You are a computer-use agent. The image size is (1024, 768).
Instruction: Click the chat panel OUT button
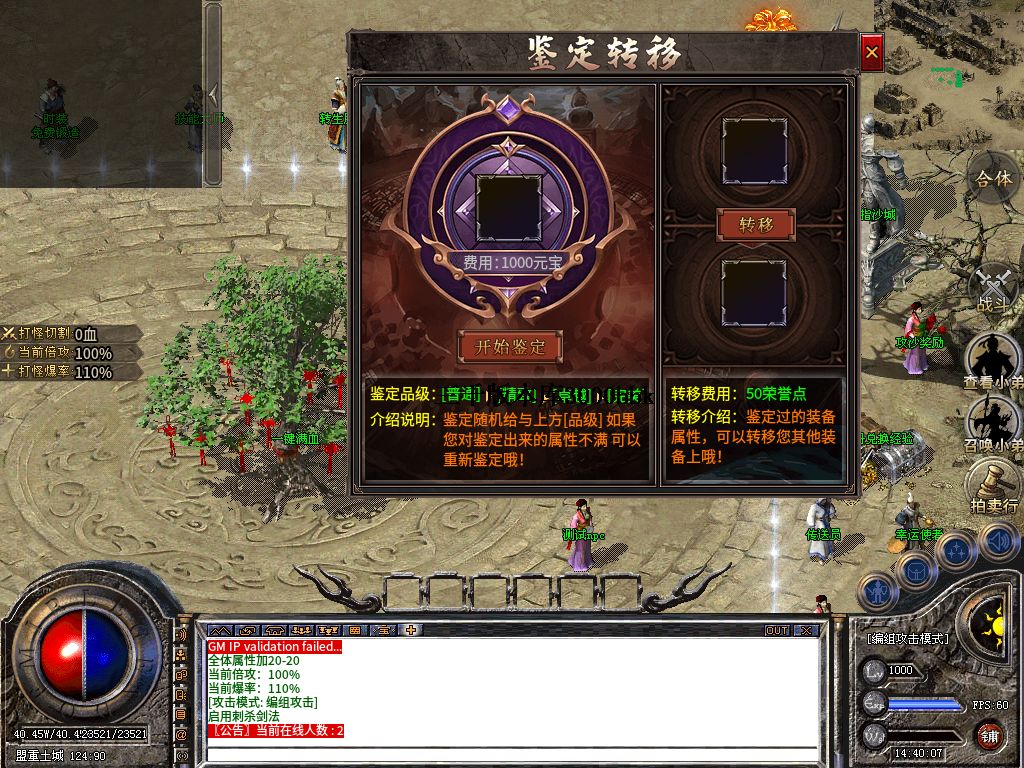[x=777, y=631]
